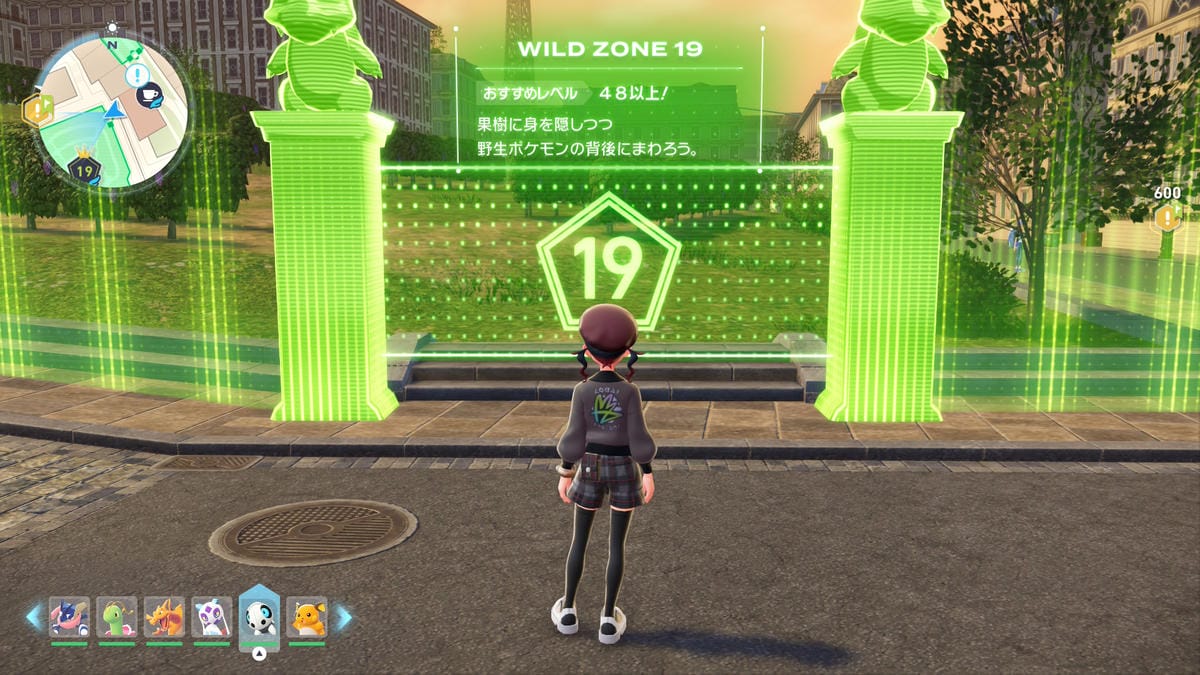Viewport: 1200px width, 675px height.
Task: Switch to Charizard in the party bar
Action: [164, 617]
